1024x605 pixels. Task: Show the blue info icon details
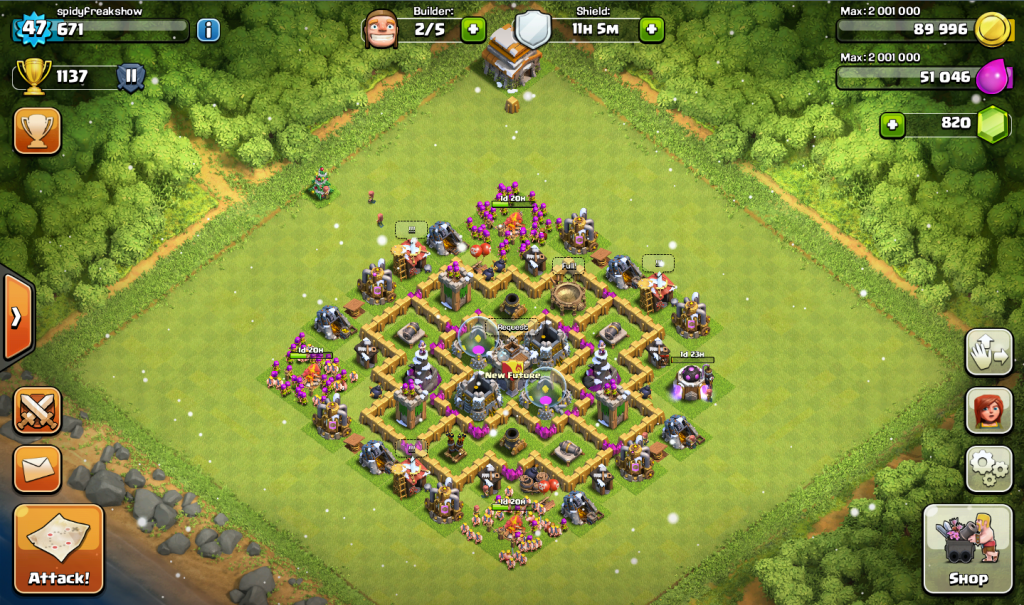pyautogui.click(x=208, y=29)
